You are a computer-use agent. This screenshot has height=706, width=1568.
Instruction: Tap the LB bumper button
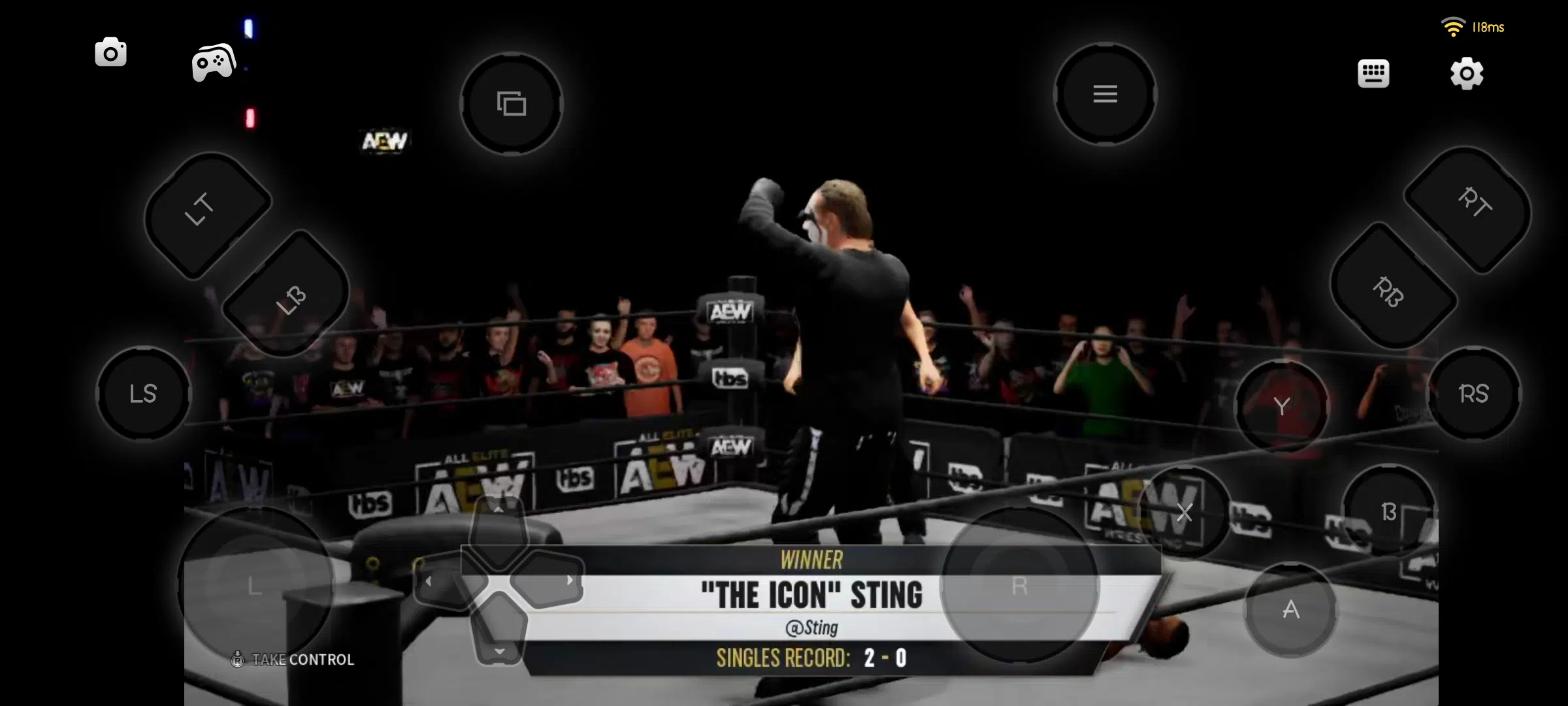pyautogui.click(x=286, y=294)
